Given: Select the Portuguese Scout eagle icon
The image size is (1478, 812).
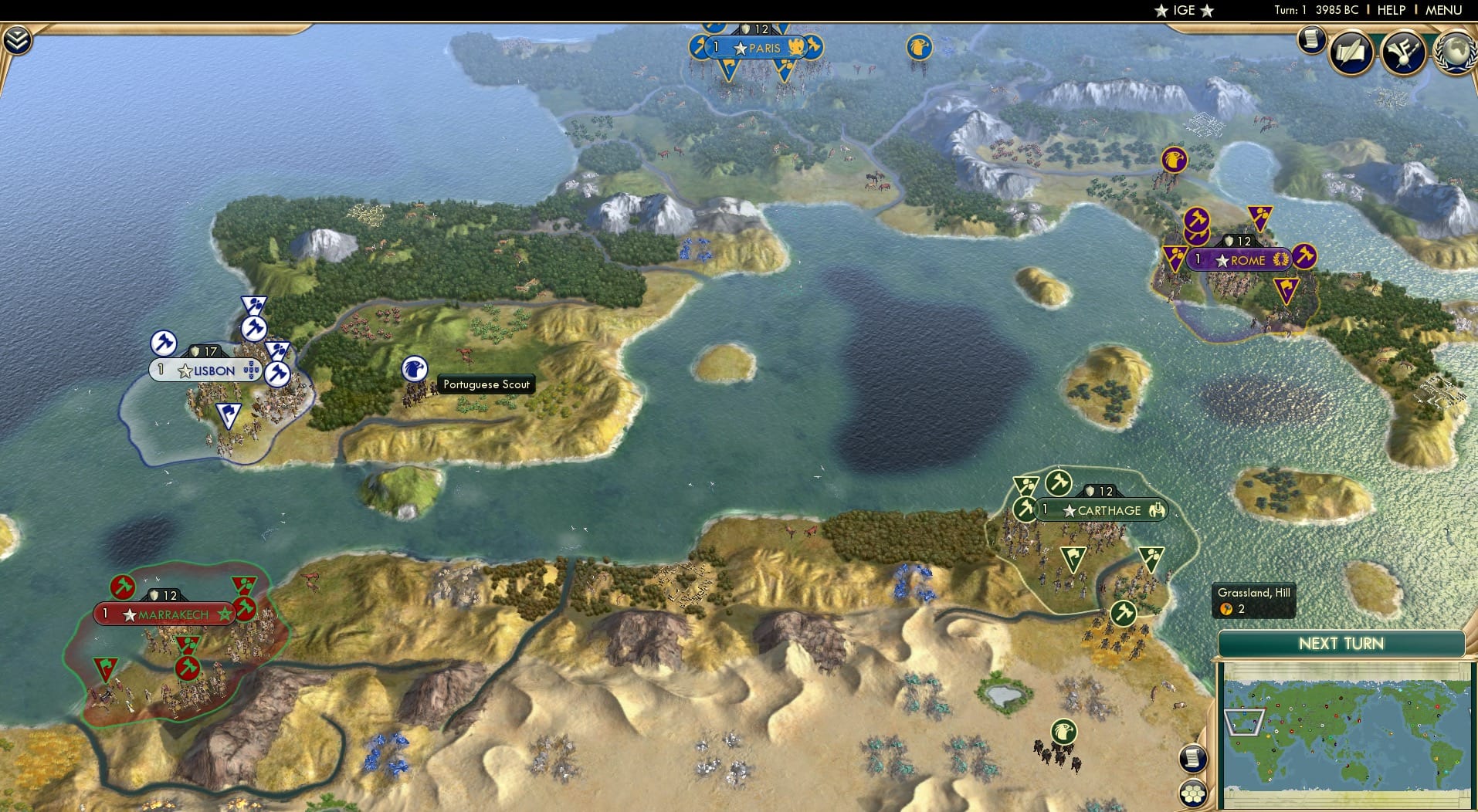Looking at the screenshot, I should (x=415, y=370).
